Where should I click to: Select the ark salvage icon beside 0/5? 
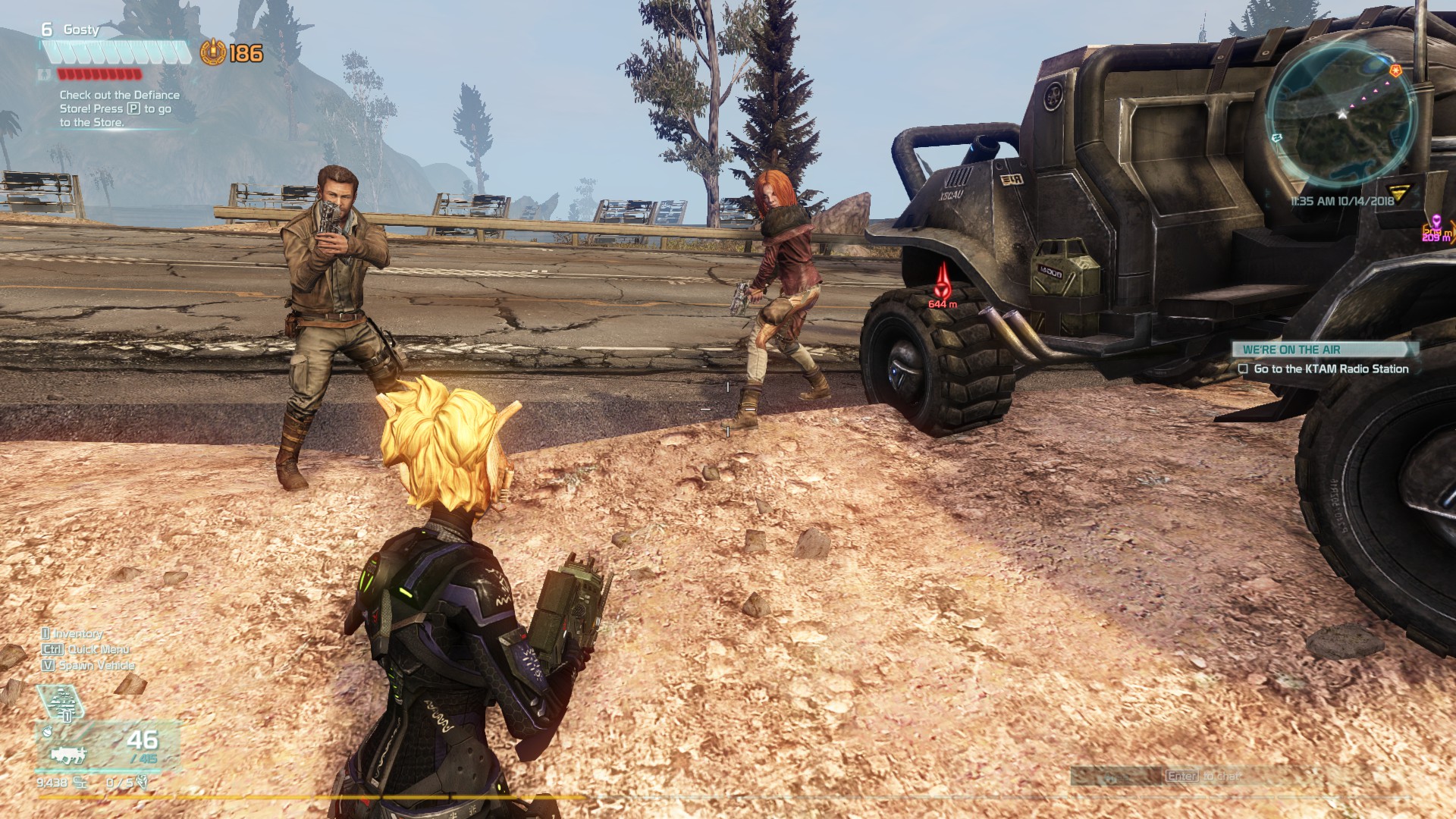(x=143, y=781)
